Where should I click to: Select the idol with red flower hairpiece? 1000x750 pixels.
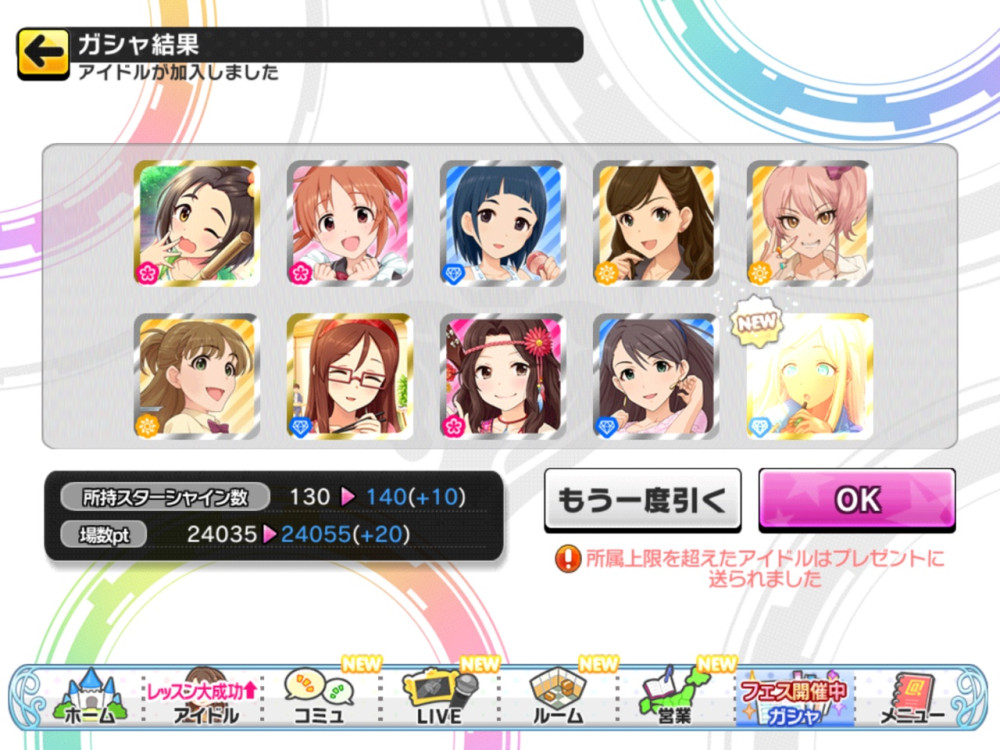coord(502,376)
